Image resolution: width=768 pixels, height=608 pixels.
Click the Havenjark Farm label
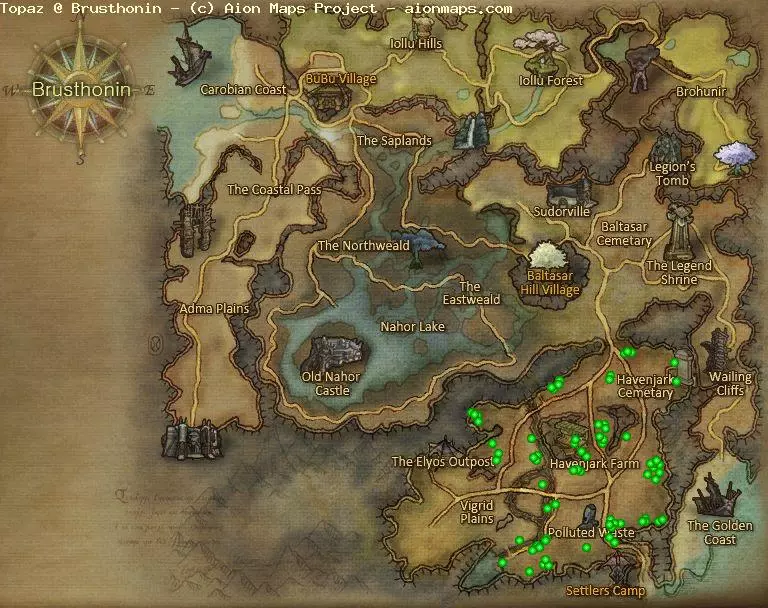click(594, 464)
